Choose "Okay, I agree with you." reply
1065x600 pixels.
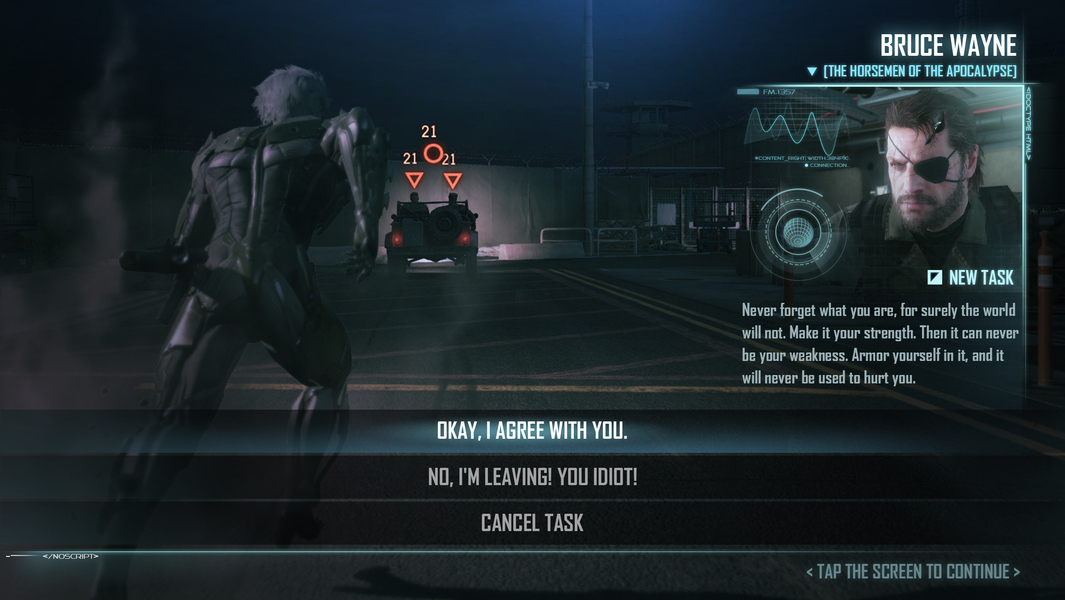point(532,431)
